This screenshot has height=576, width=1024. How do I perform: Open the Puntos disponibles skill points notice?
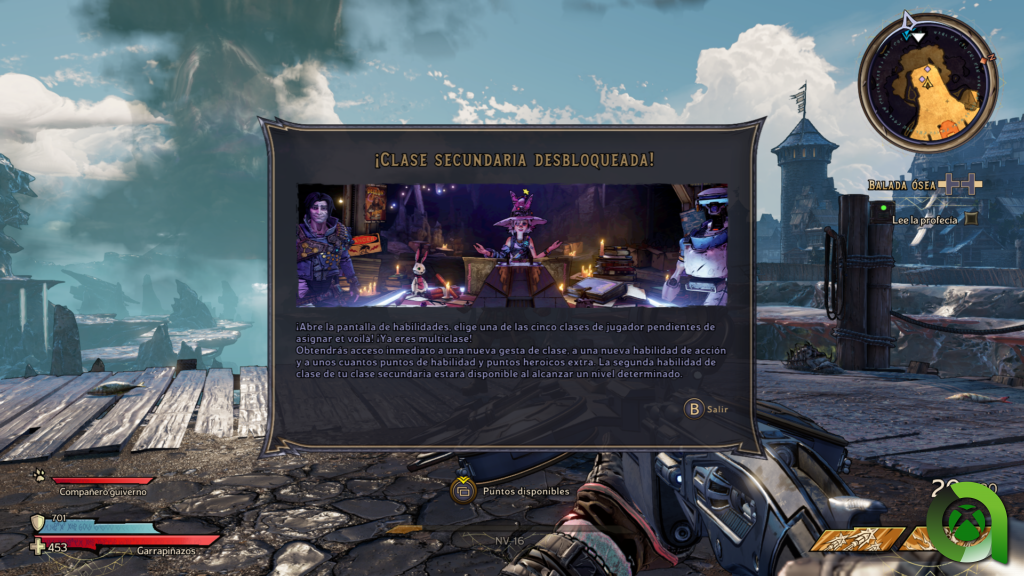pyautogui.click(x=525, y=491)
